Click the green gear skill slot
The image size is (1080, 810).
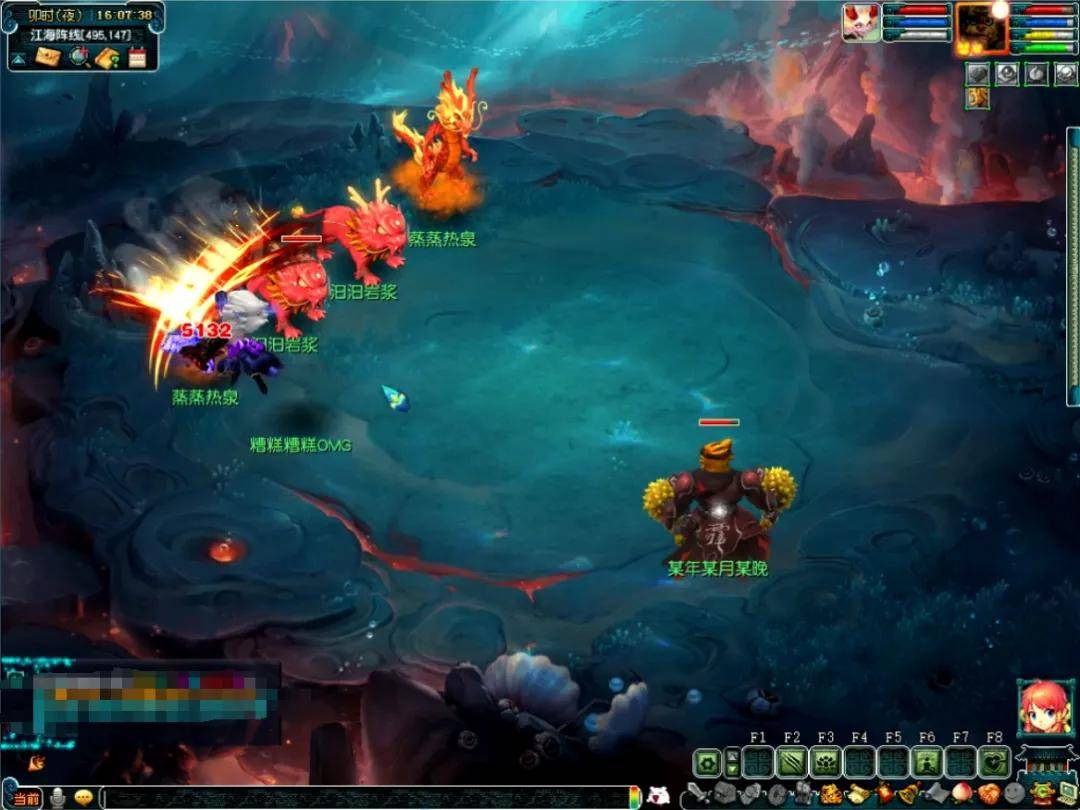click(707, 763)
